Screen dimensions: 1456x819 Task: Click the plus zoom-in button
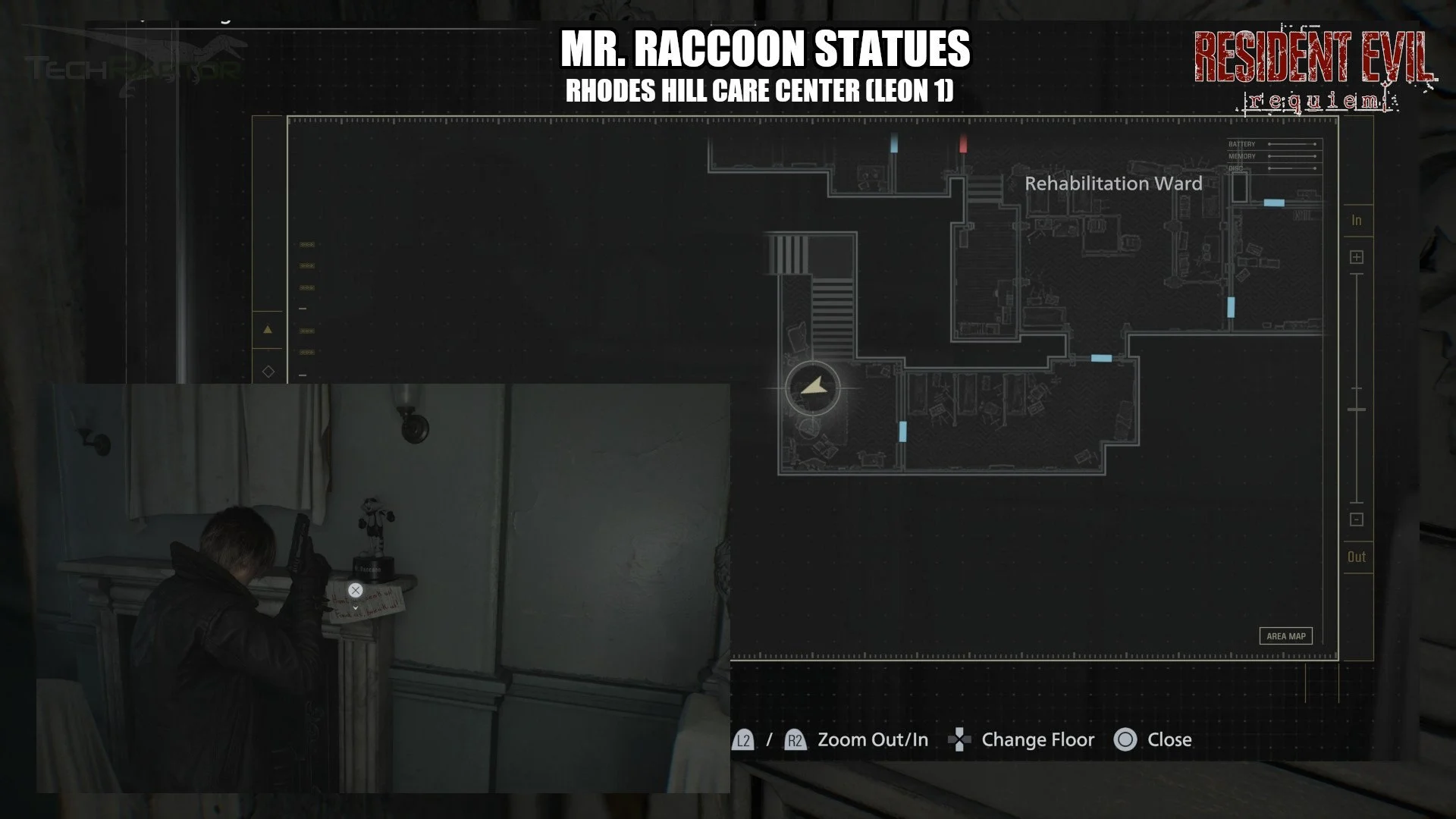(1357, 257)
